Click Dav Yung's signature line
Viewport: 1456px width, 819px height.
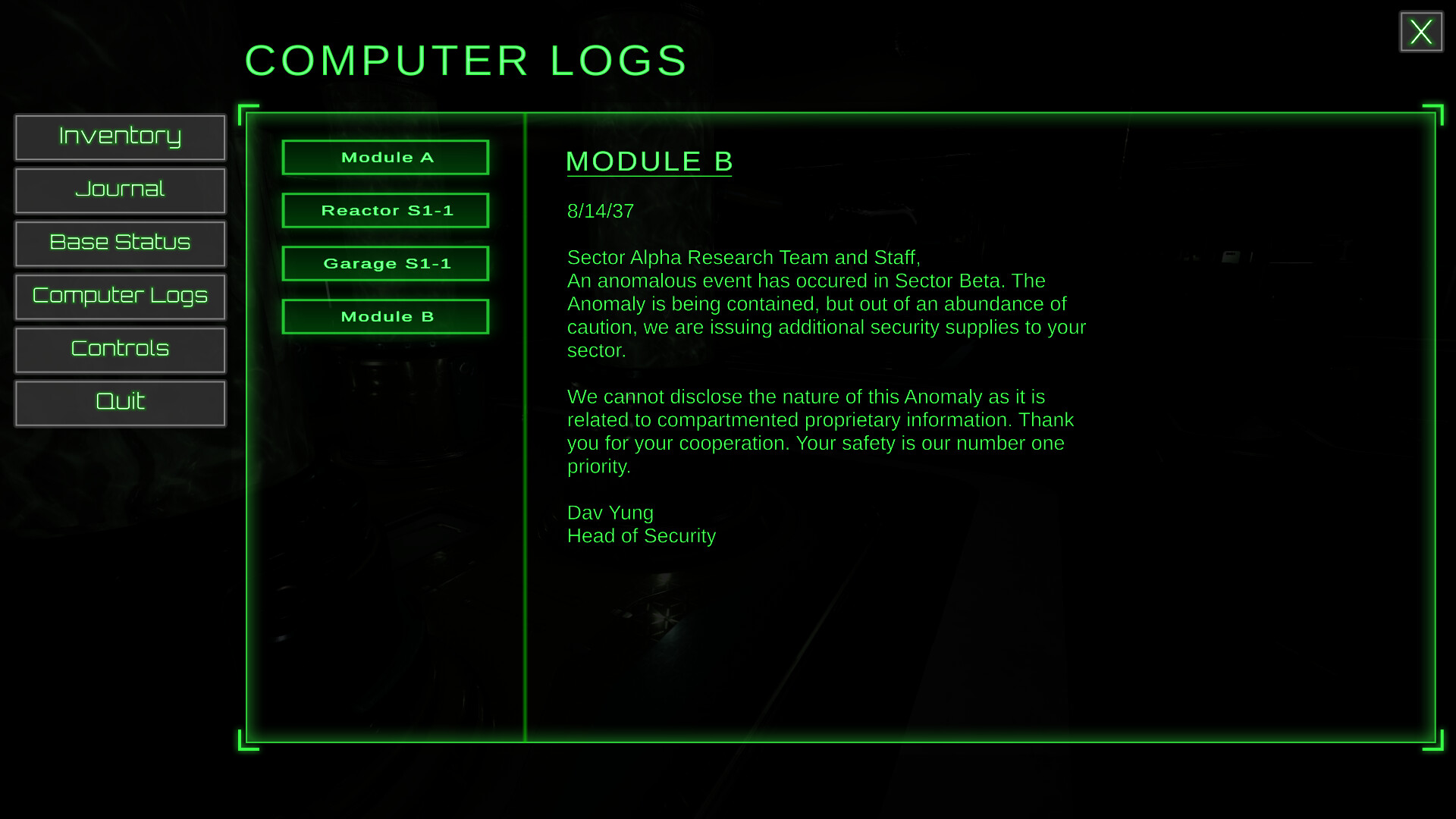pos(610,513)
